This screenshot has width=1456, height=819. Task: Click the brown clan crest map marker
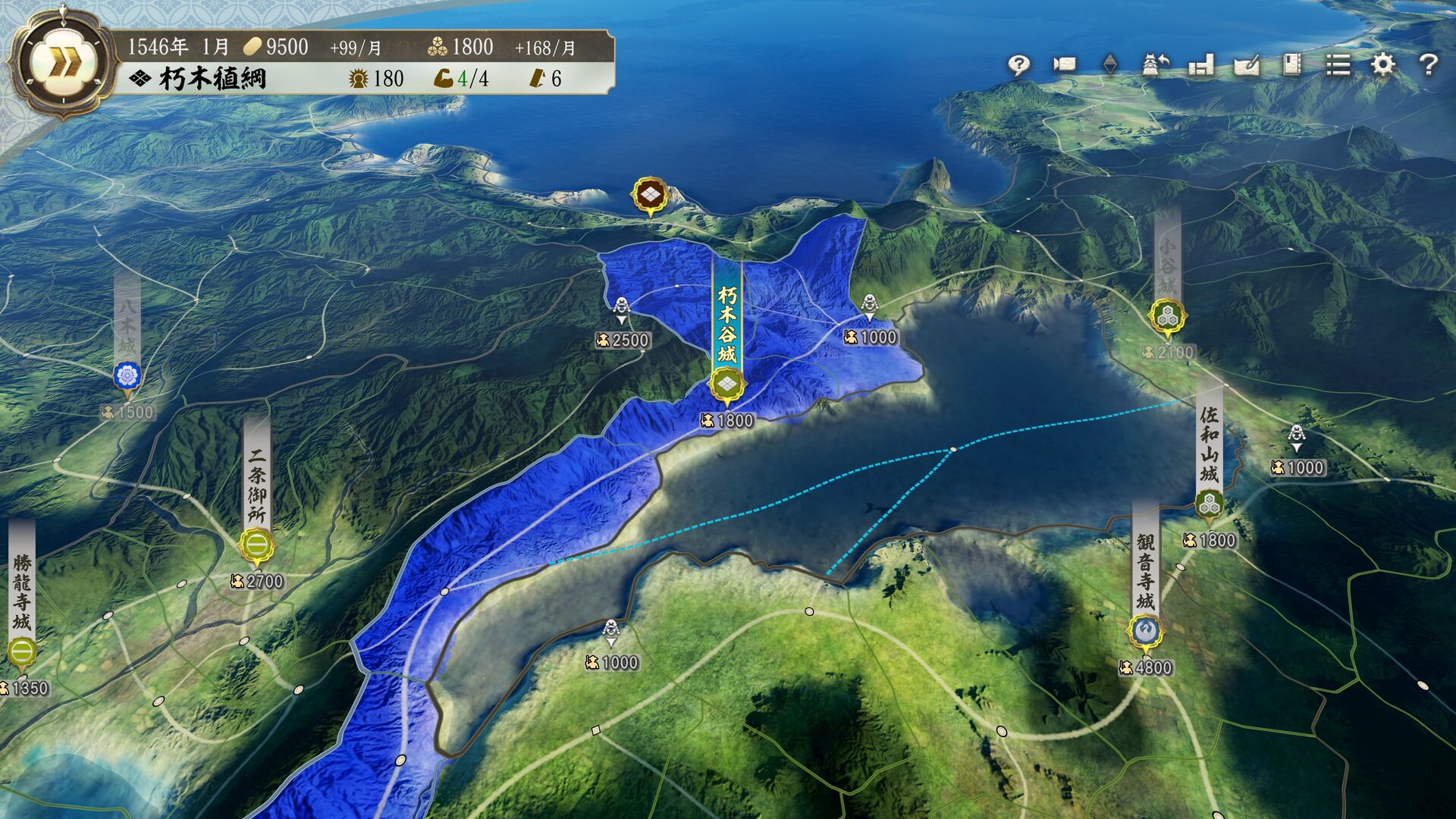pos(650,196)
